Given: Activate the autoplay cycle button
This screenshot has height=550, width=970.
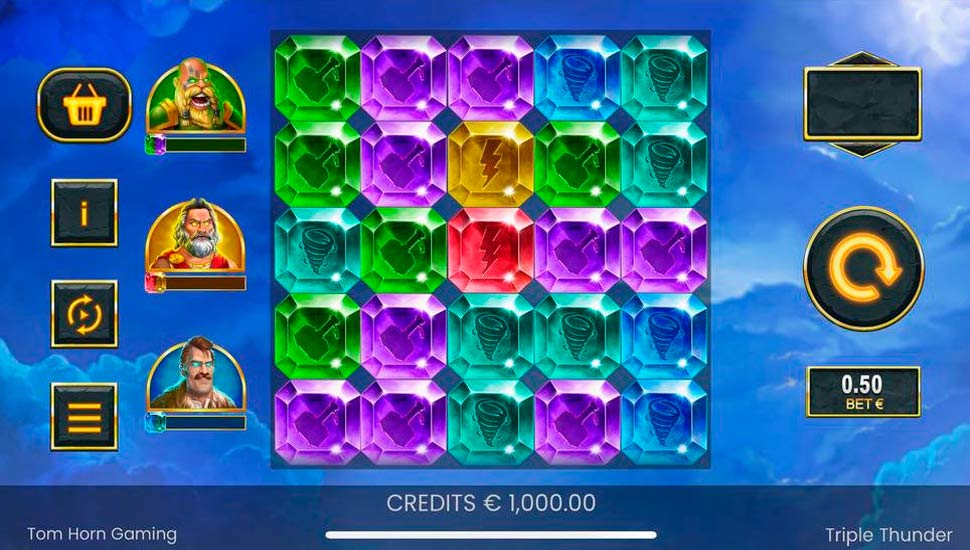Looking at the screenshot, I should tap(85, 314).
